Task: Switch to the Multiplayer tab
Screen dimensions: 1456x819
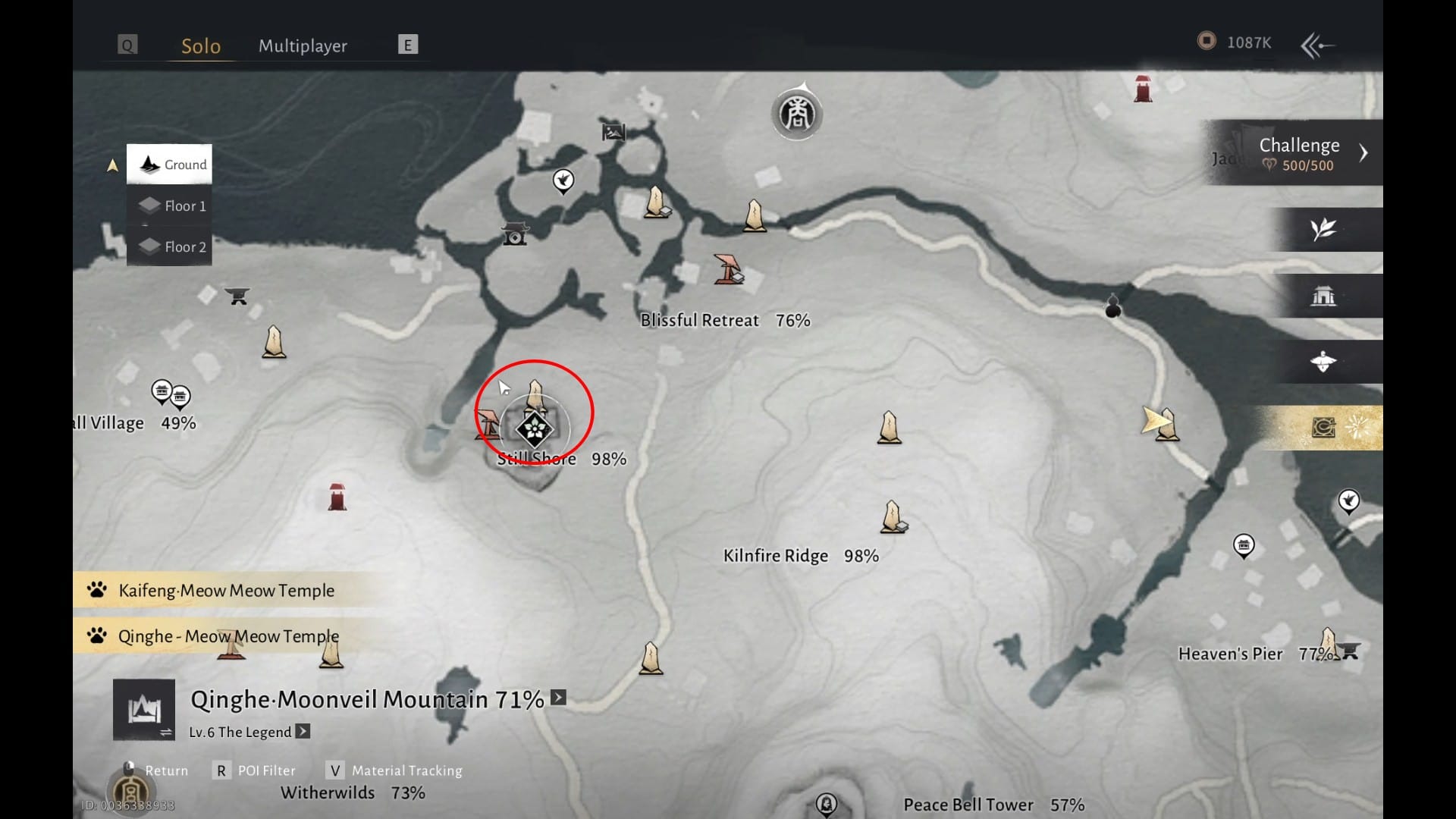Action: [303, 46]
